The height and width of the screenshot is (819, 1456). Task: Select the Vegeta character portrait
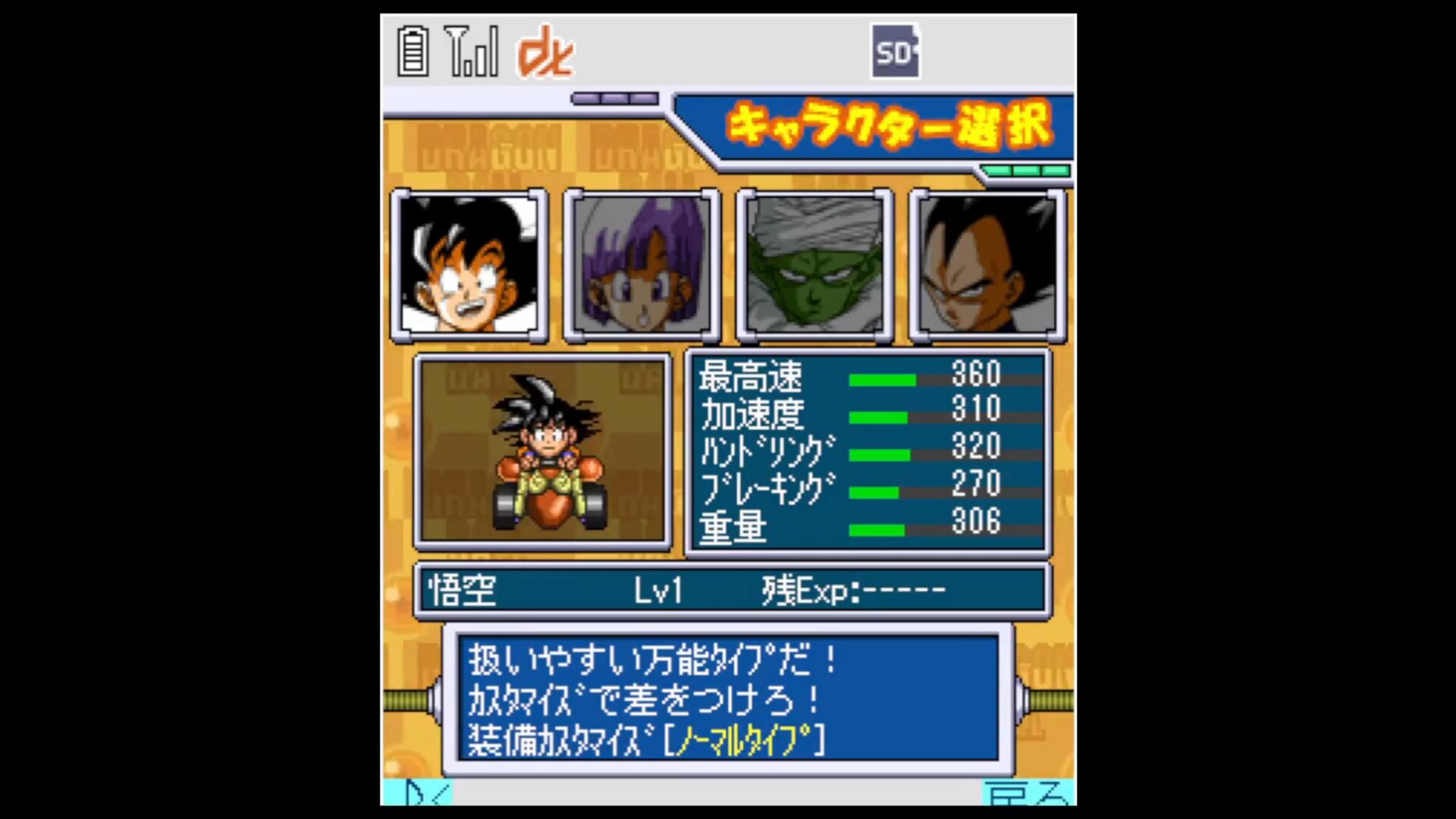pyautogui.click(x=987, y=264)
